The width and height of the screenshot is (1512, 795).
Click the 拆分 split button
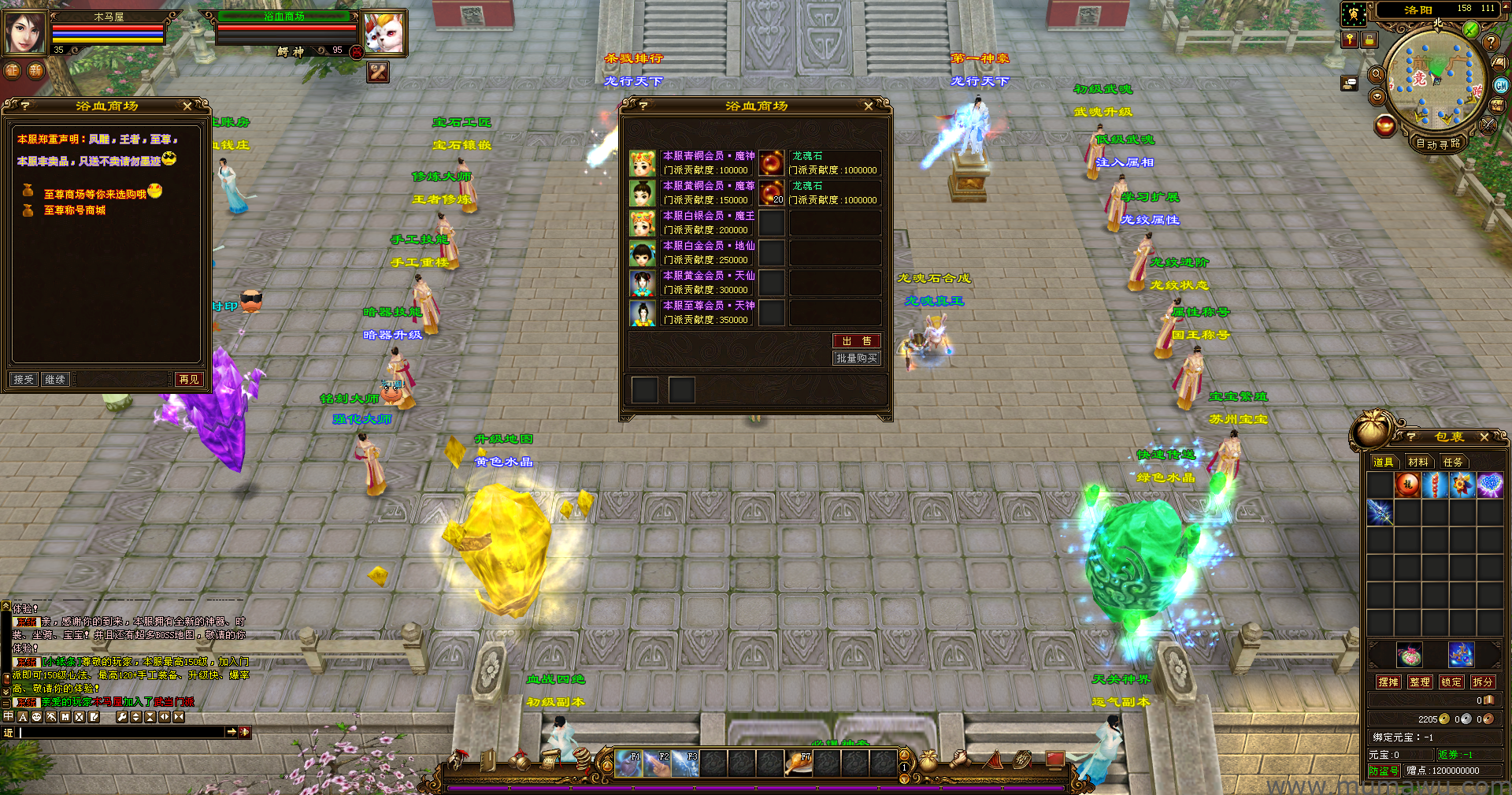1482,682
